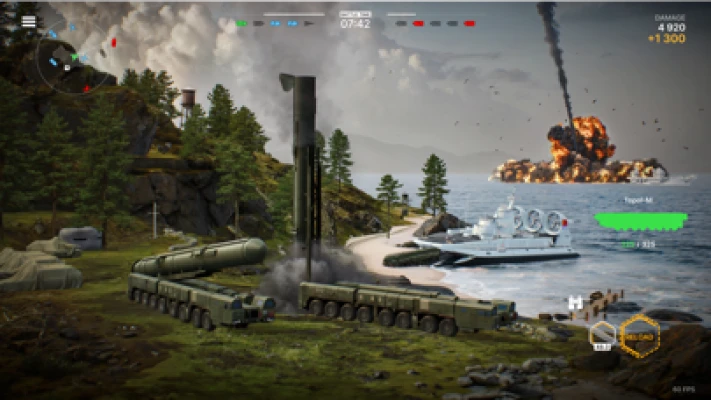
Task: Open the hamburger menu
Action: coord(28,21)
